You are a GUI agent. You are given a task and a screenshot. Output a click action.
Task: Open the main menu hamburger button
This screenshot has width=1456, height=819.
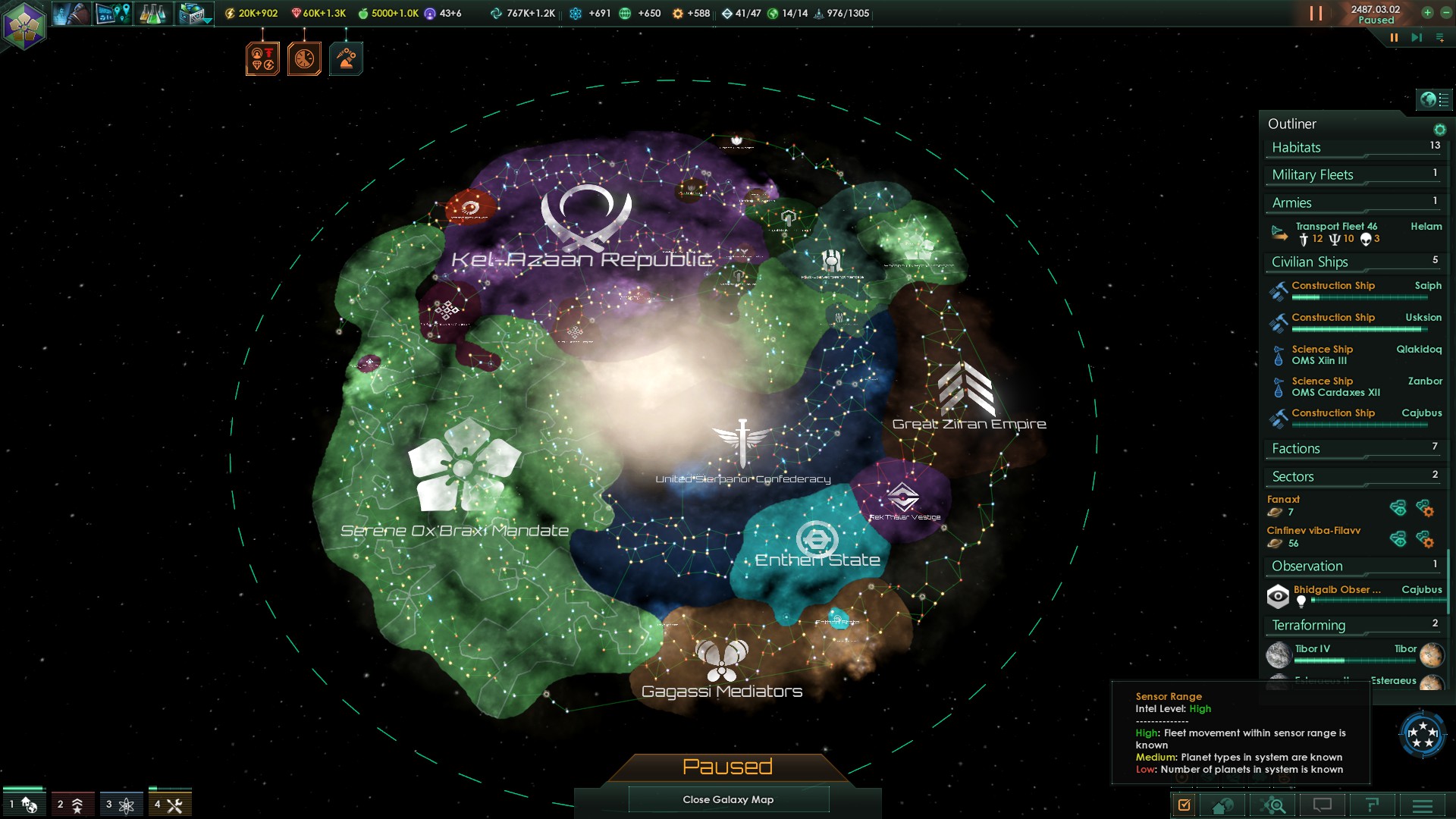[1423, 805]
